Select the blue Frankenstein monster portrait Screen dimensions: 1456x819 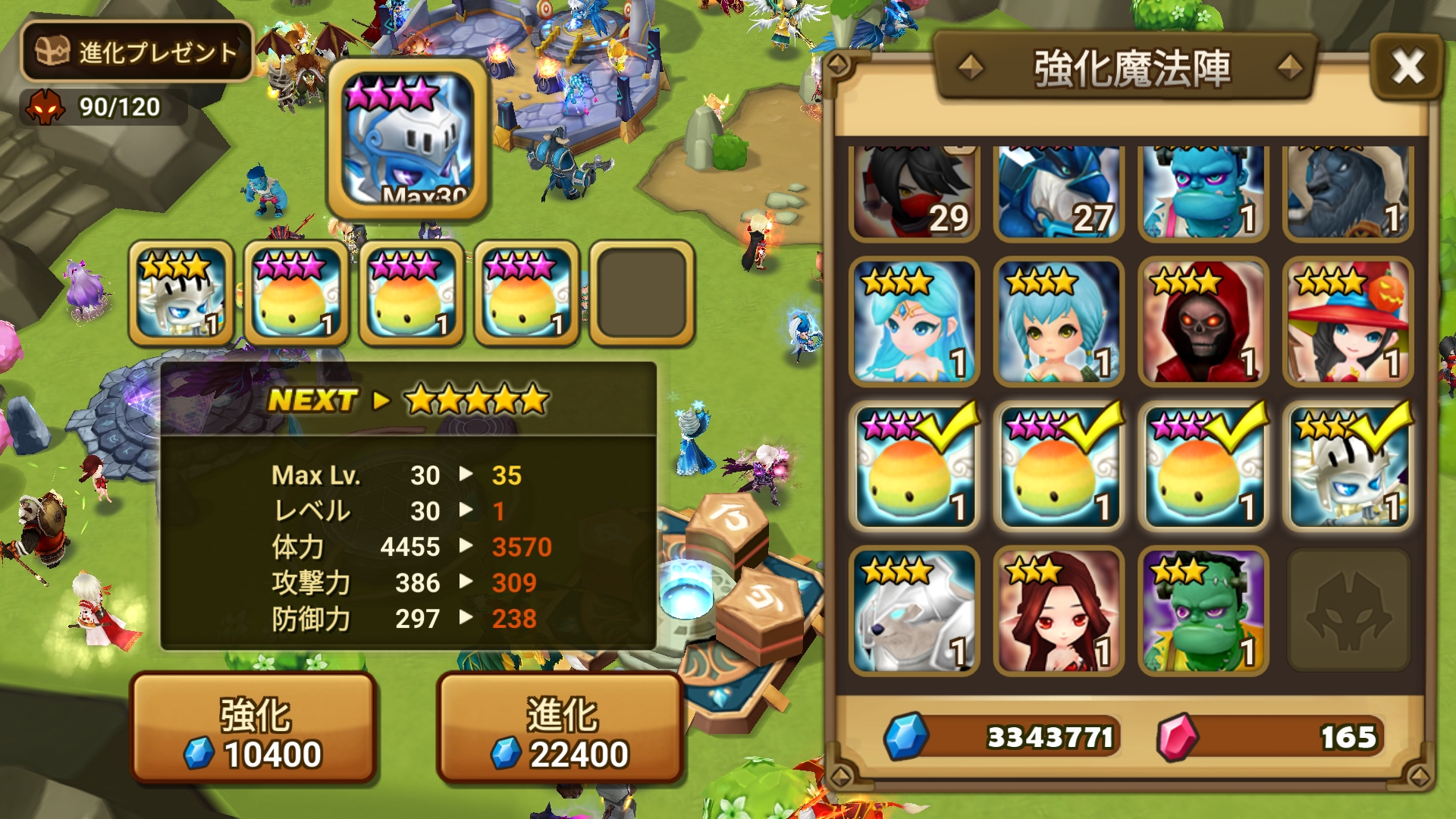point(1203,193)
